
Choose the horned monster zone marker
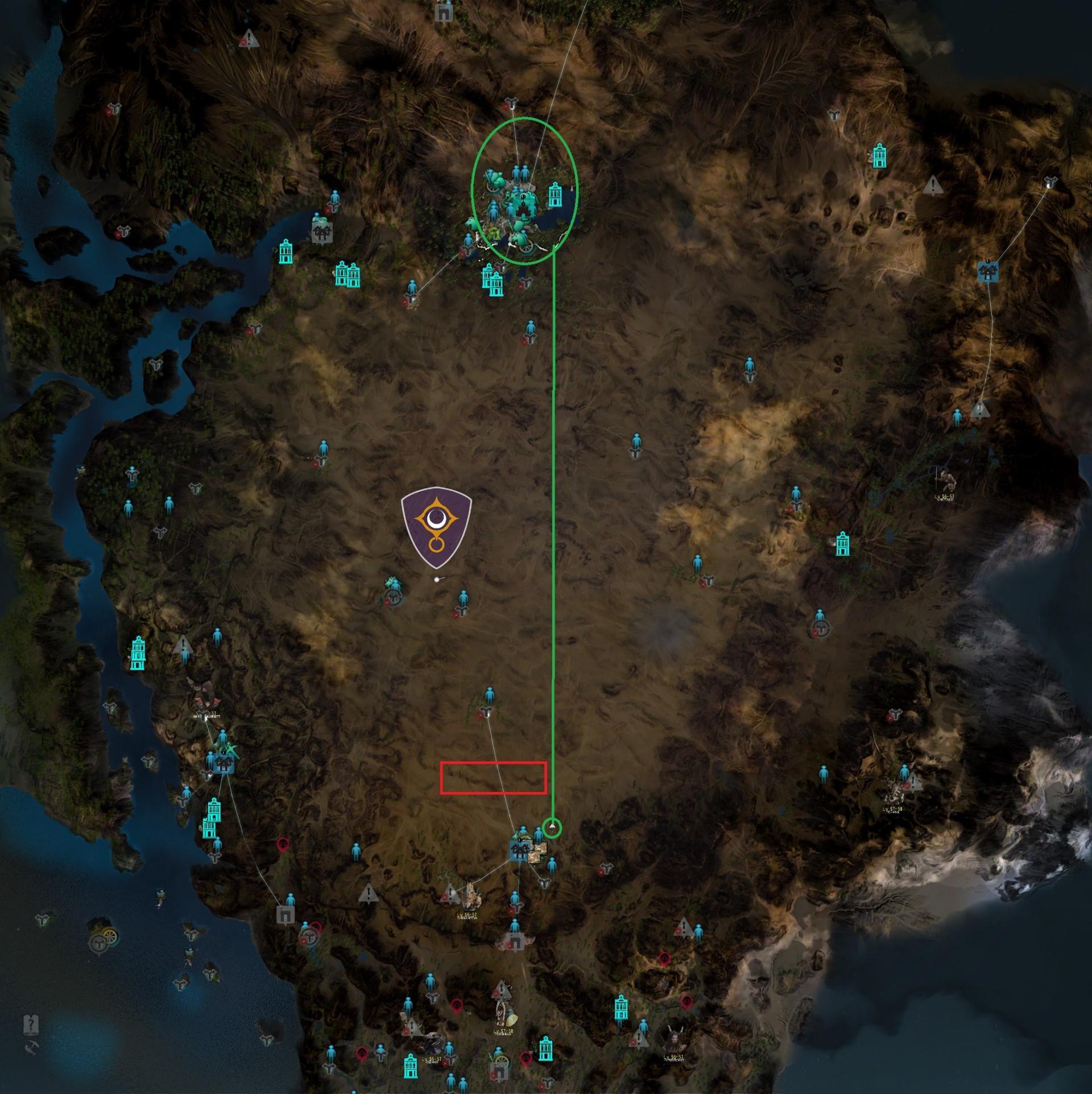click(x=673, y=1041)
